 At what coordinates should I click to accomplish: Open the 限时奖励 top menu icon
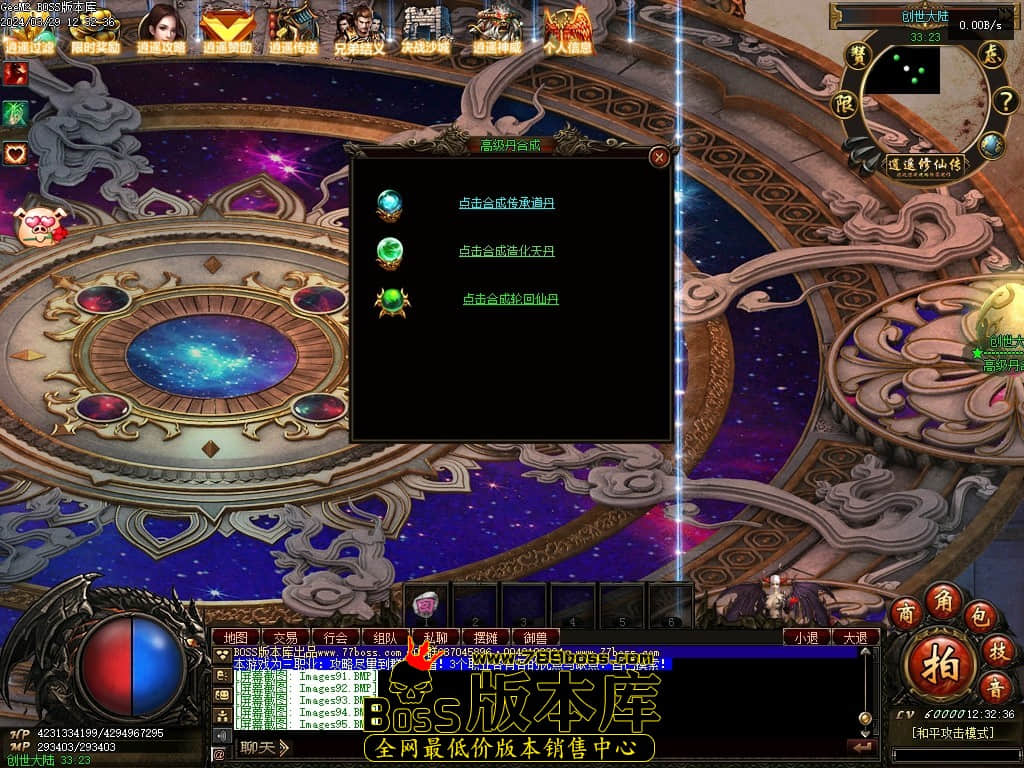tap(95, 30)
